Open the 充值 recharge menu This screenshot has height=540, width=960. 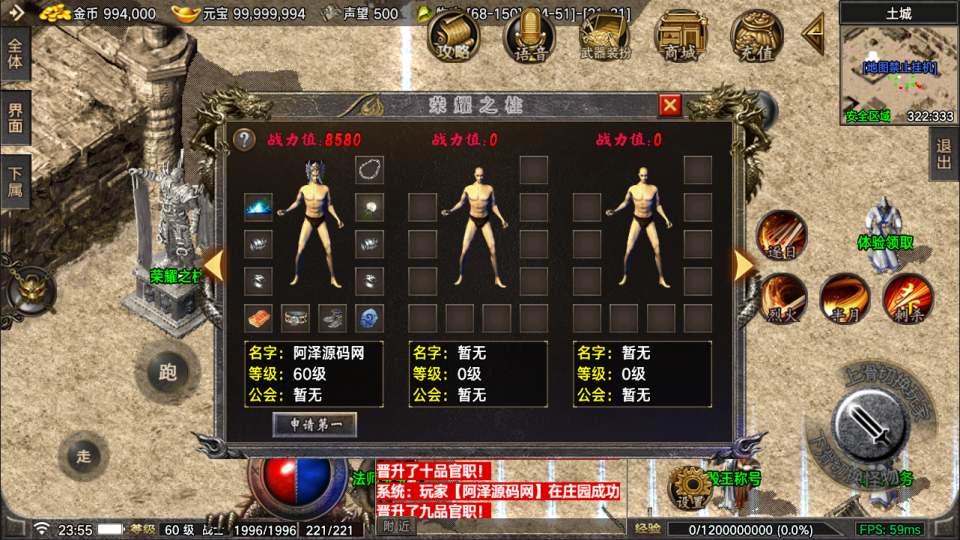point(756,38)
